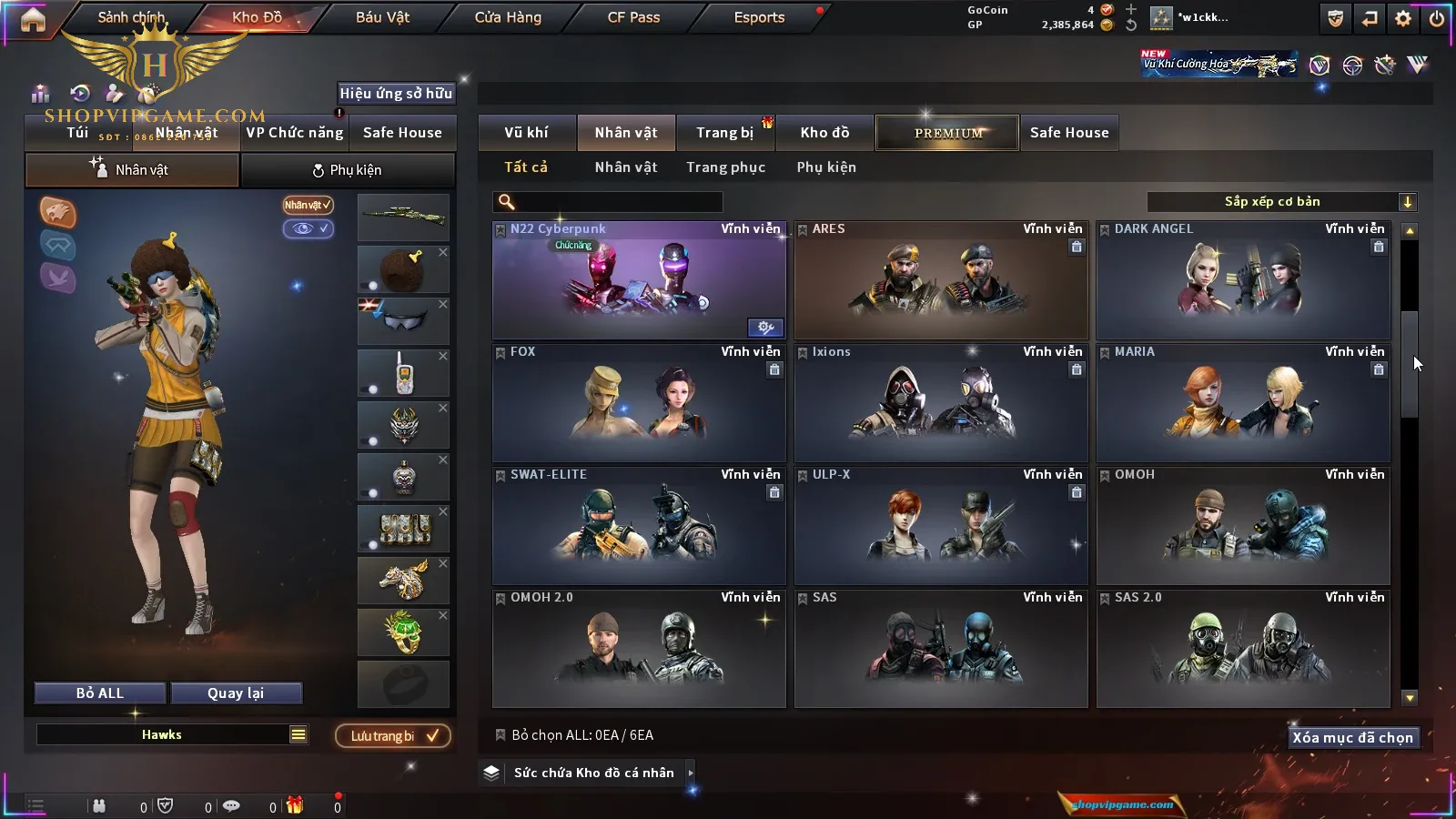Pick the SWAT-ELITE character card
This screenshot has height=819, width=1456.
[x=639, y=525]
